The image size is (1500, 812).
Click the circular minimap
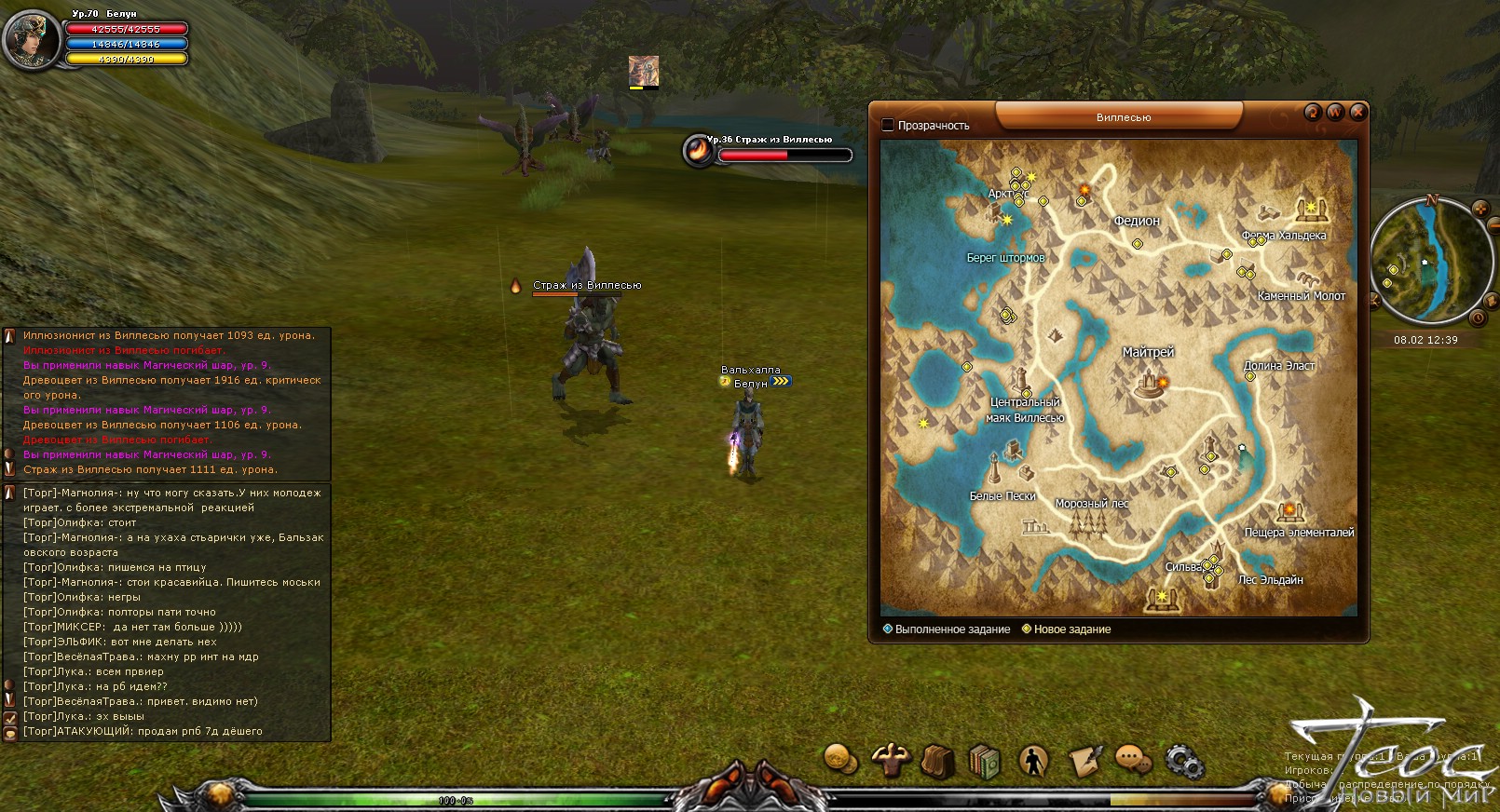tap(1425, 260)
